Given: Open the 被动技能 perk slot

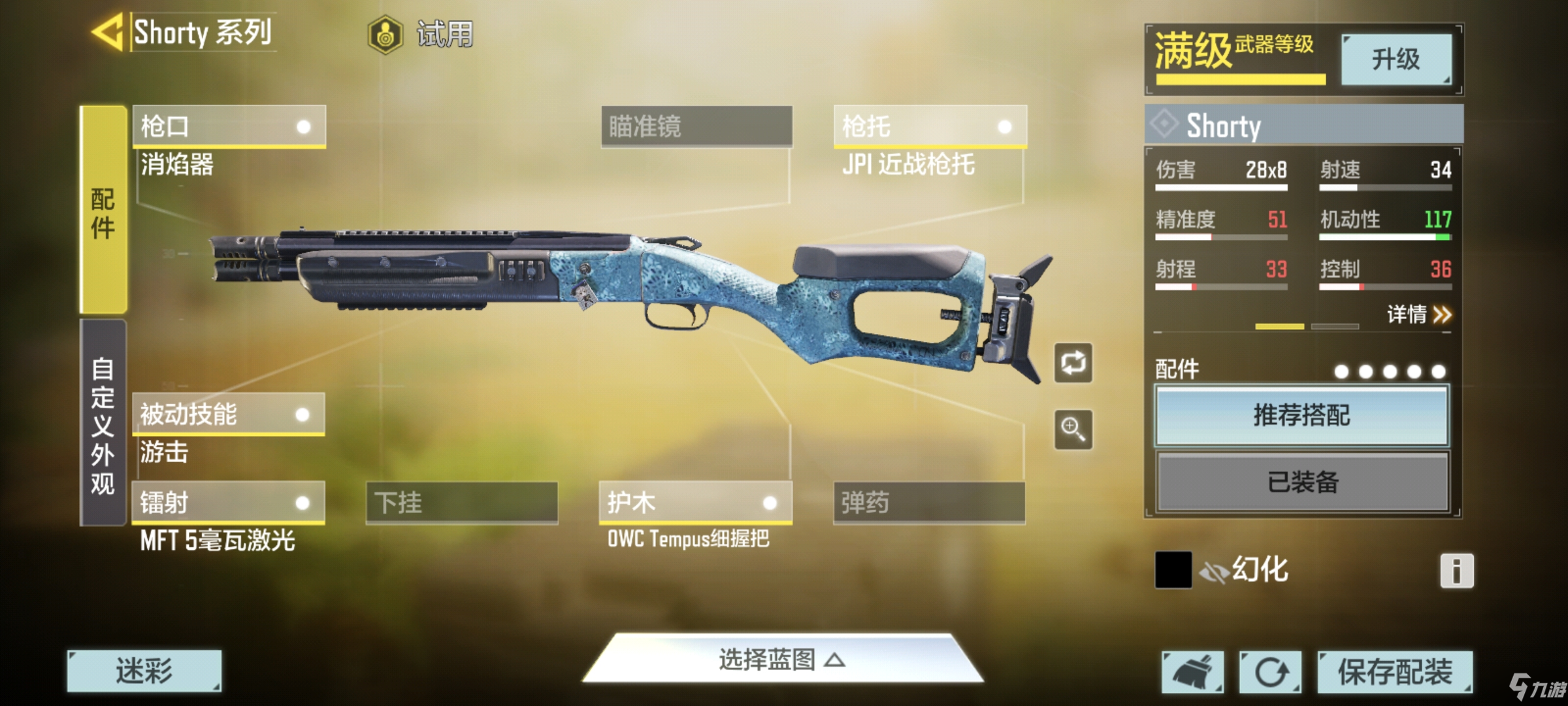Looking at the screenshot, I should (x=228, y=414).
